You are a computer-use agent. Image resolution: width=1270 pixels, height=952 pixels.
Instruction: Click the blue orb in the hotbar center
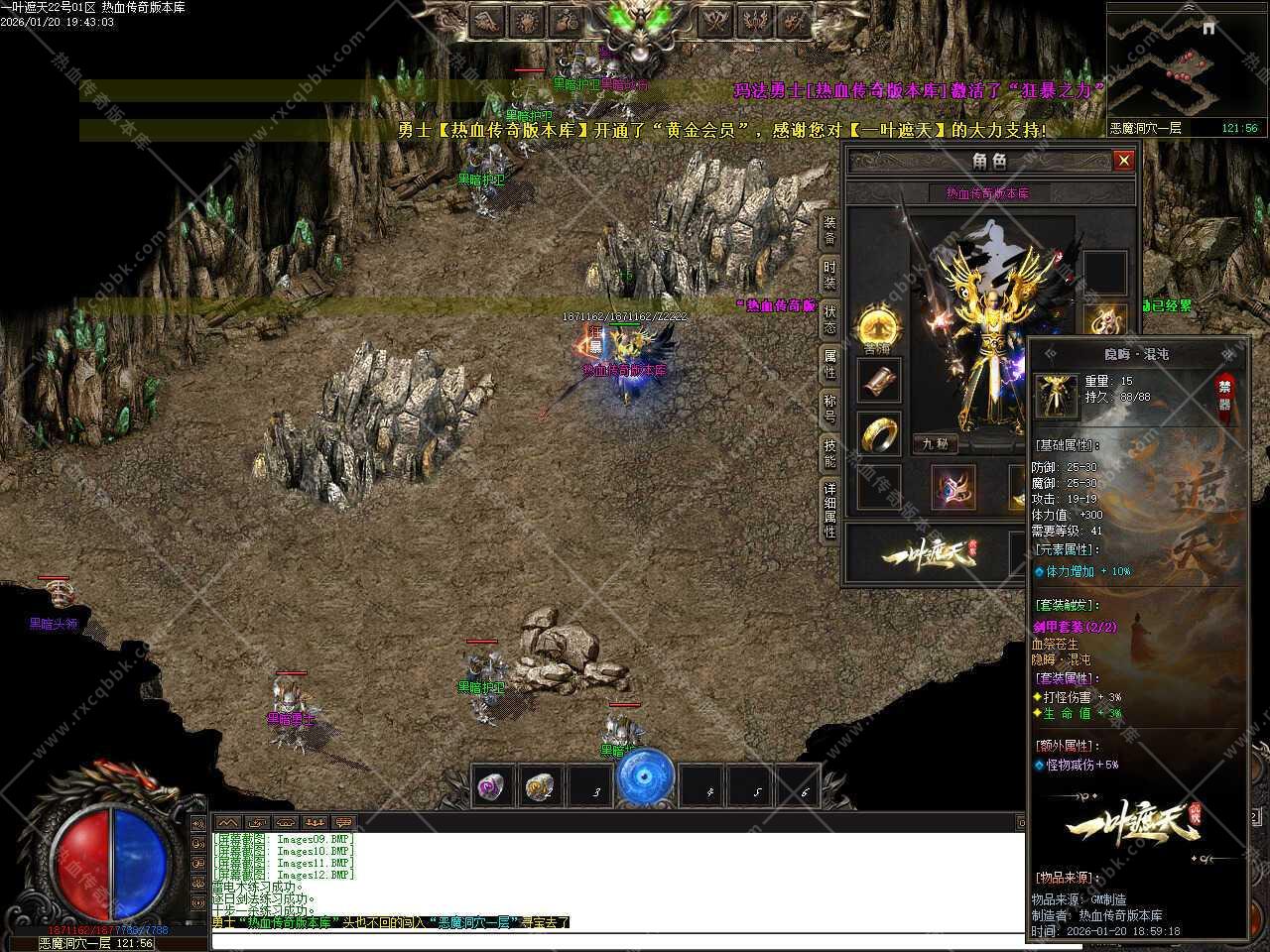click(x=645, y=779)
